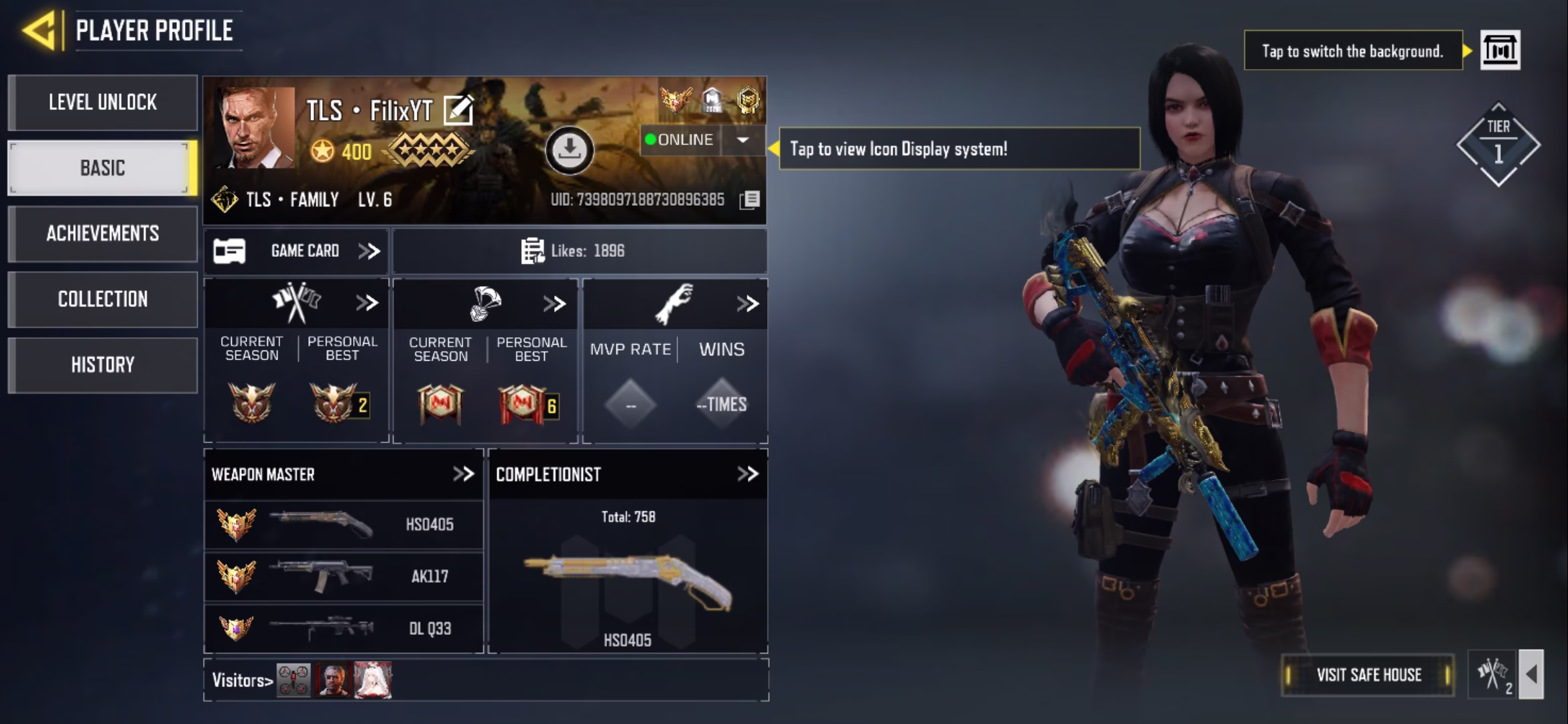Open the Level Unlock tab
Viewport: 1568px width, 724px height.
tap(103, 103)
